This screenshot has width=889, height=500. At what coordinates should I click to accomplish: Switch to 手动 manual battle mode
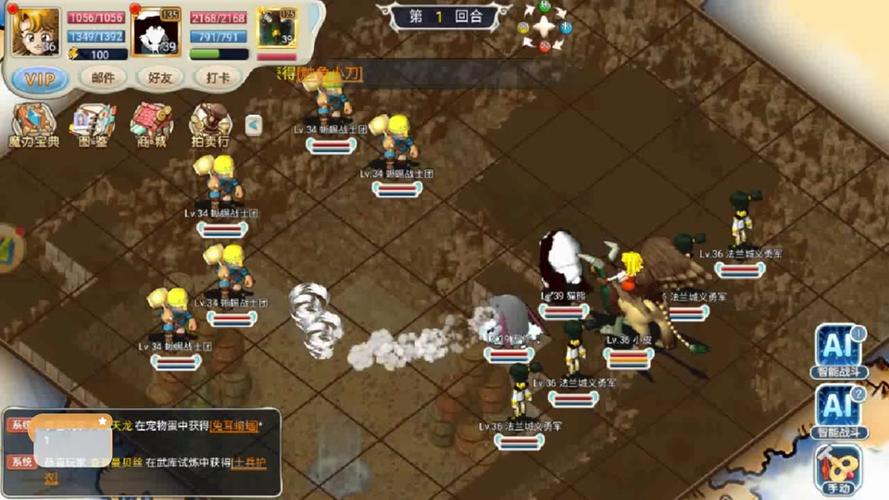coord(837,467)
